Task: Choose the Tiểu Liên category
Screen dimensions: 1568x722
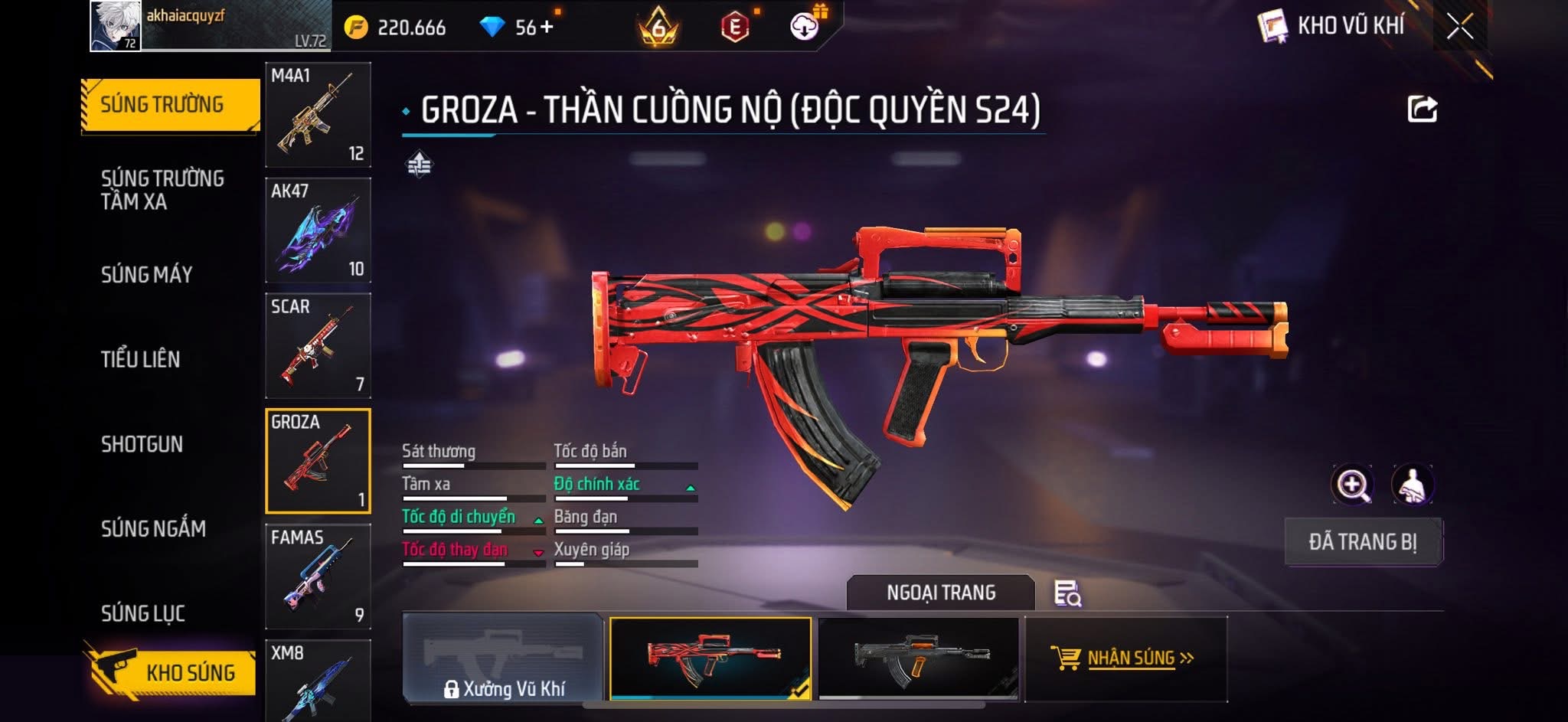Action: point(141,359)
